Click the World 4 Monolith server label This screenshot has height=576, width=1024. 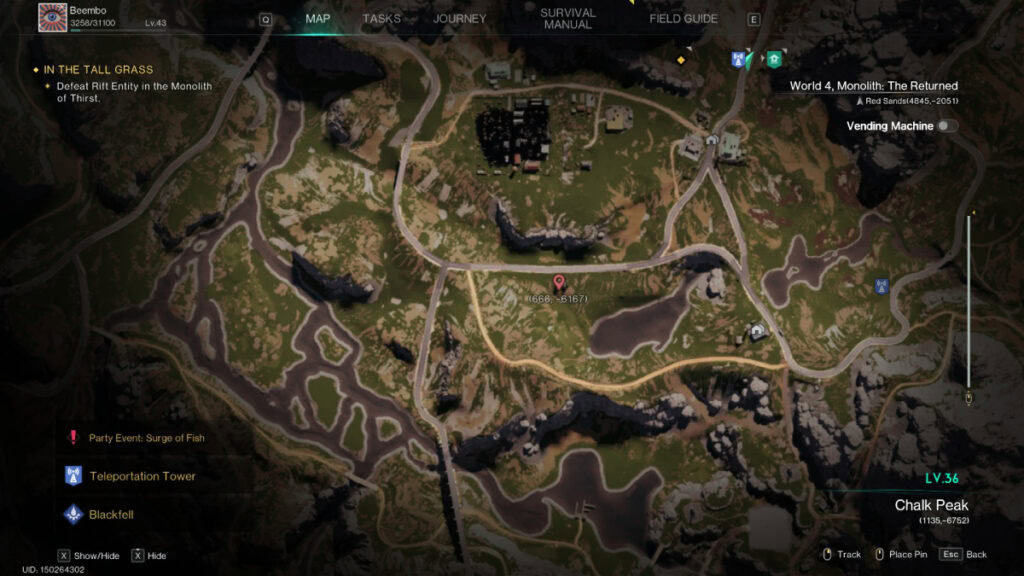873,86
